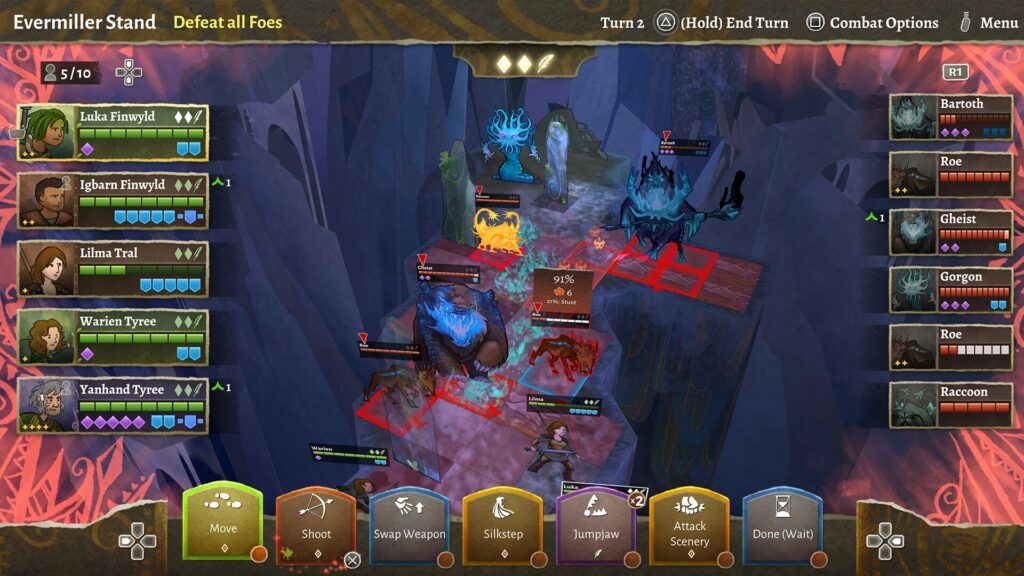
Task: Target Bartoth in the enemy list
Action: (951, 117)
